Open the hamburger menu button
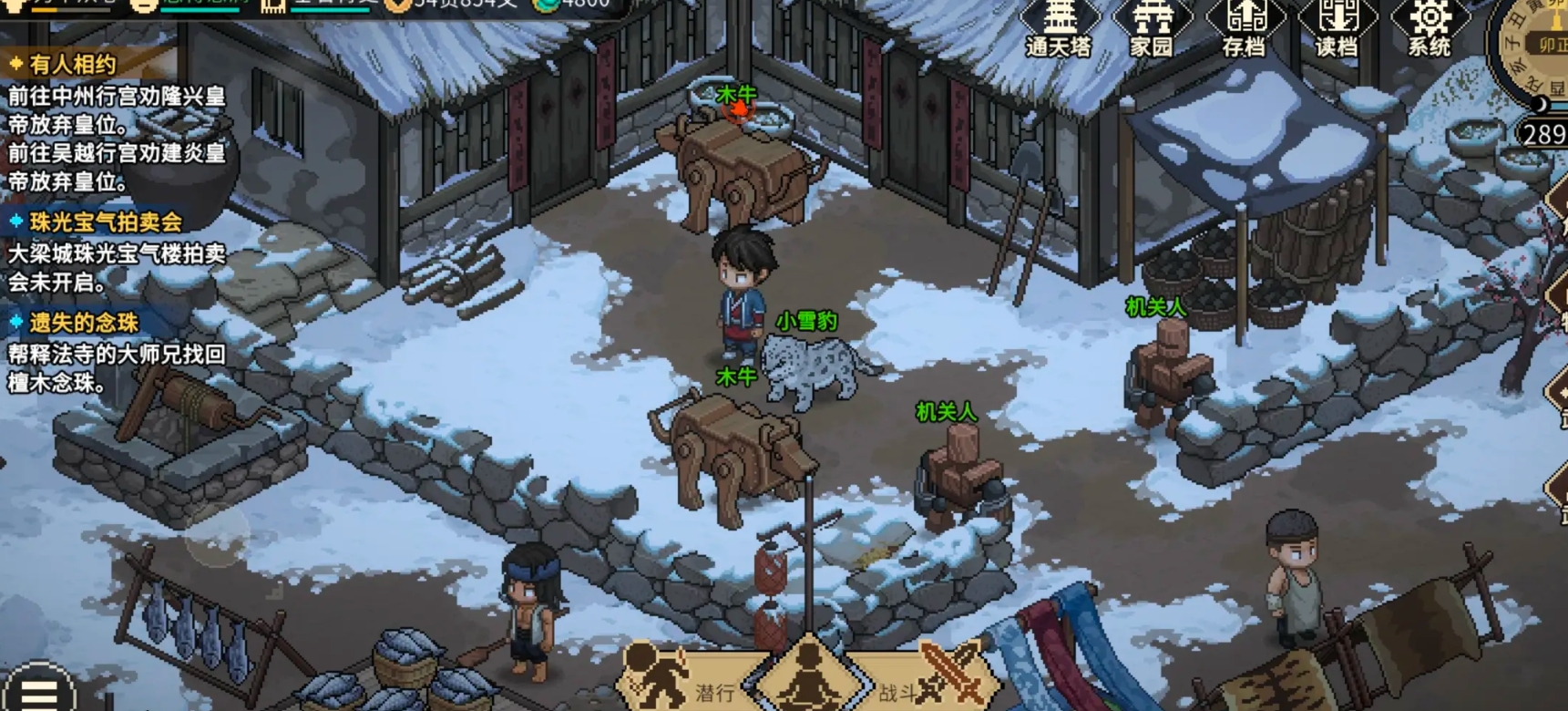 pos(38,692)
